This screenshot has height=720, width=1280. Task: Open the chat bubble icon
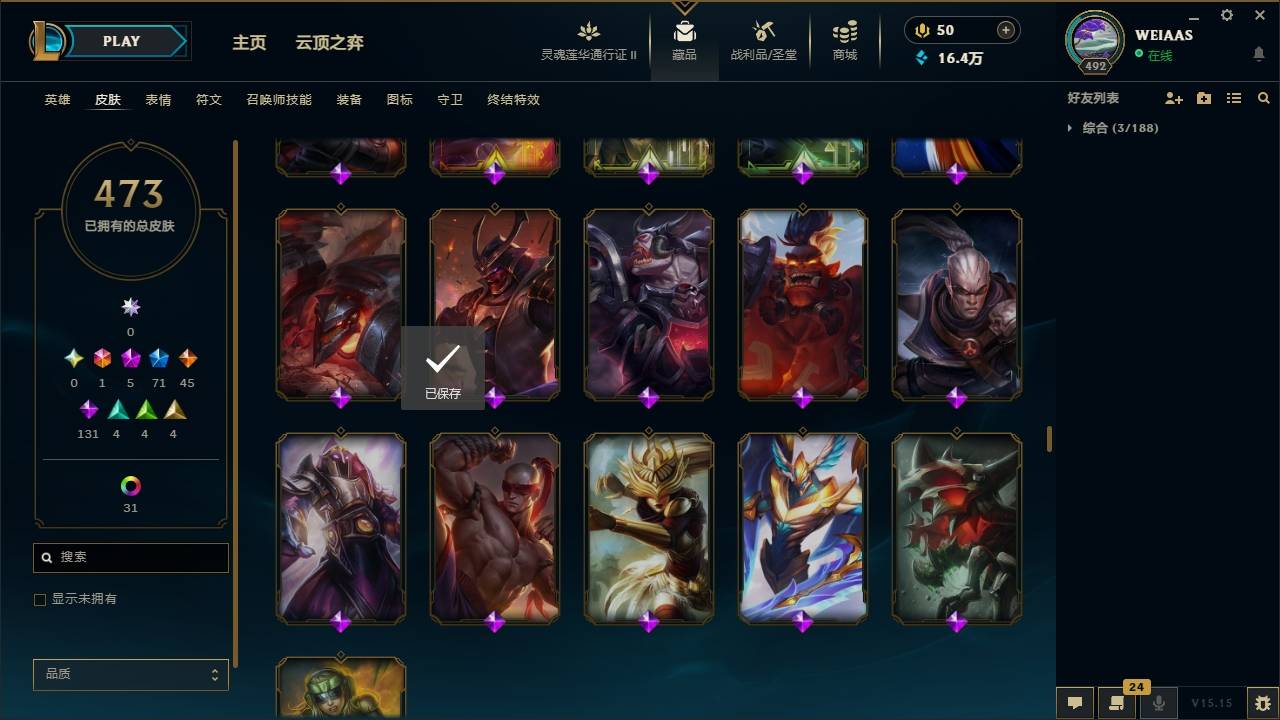(x=1075, y=702)
